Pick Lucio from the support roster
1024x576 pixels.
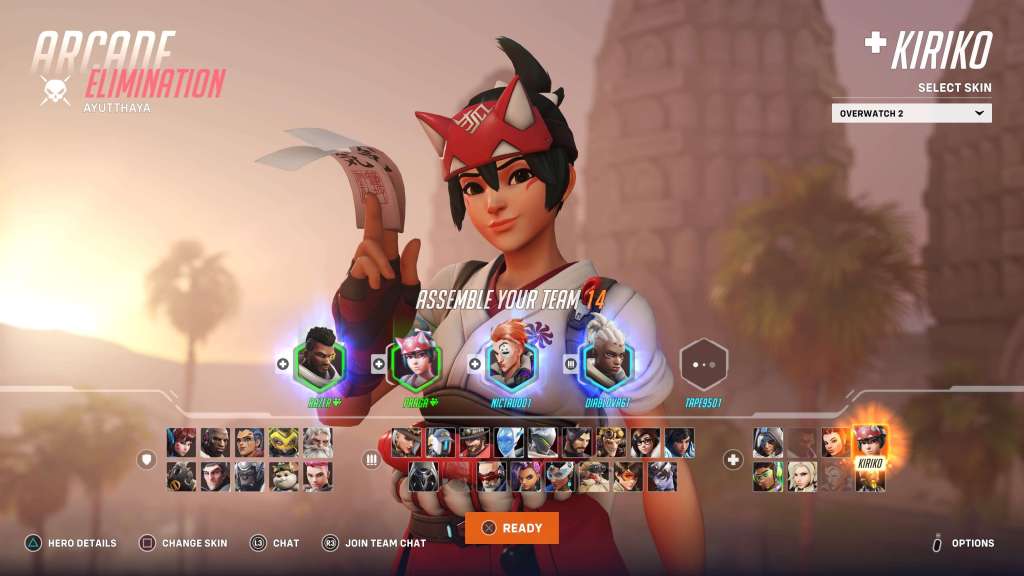point(768,476)
